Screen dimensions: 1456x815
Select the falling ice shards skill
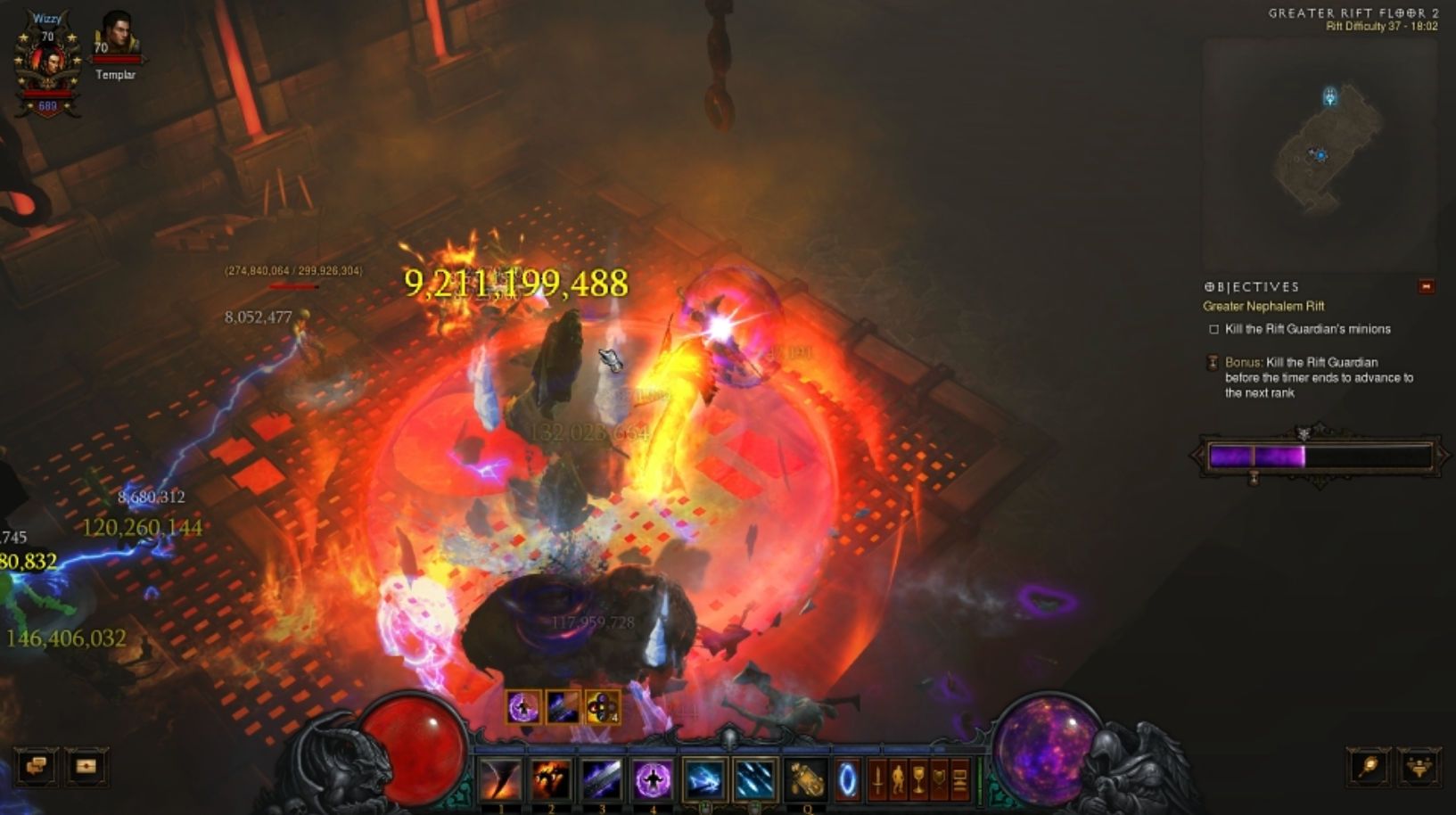point(754,778)
